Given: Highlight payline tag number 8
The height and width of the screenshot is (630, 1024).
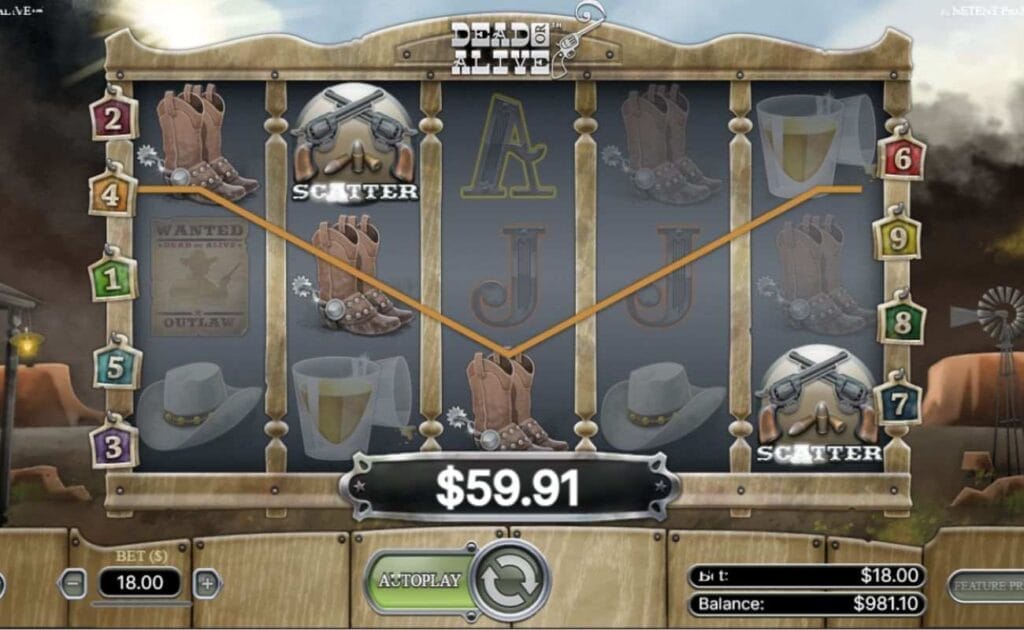Looking at the screenshot, I should pos(901,322).
